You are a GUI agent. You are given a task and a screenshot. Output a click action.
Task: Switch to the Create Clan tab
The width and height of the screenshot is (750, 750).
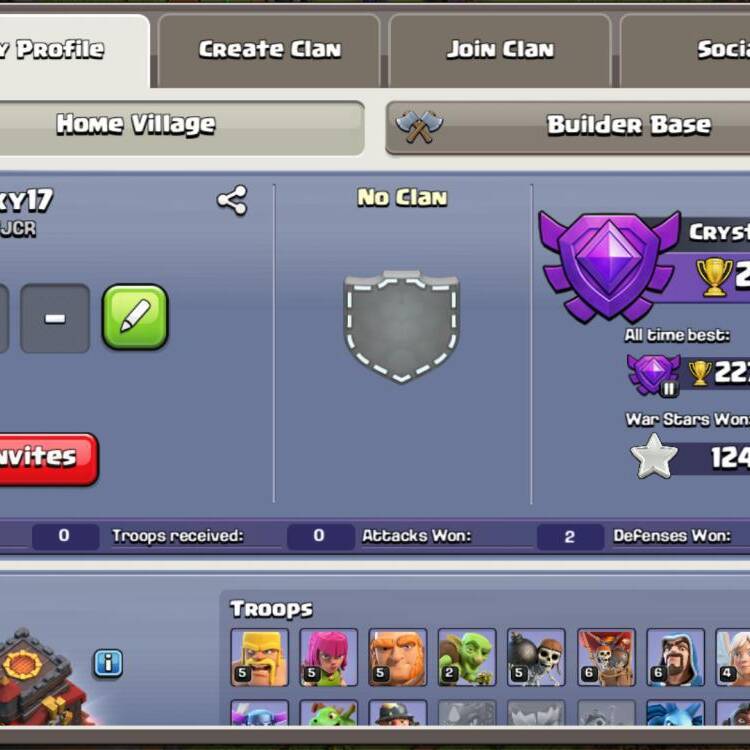(269, 49)
